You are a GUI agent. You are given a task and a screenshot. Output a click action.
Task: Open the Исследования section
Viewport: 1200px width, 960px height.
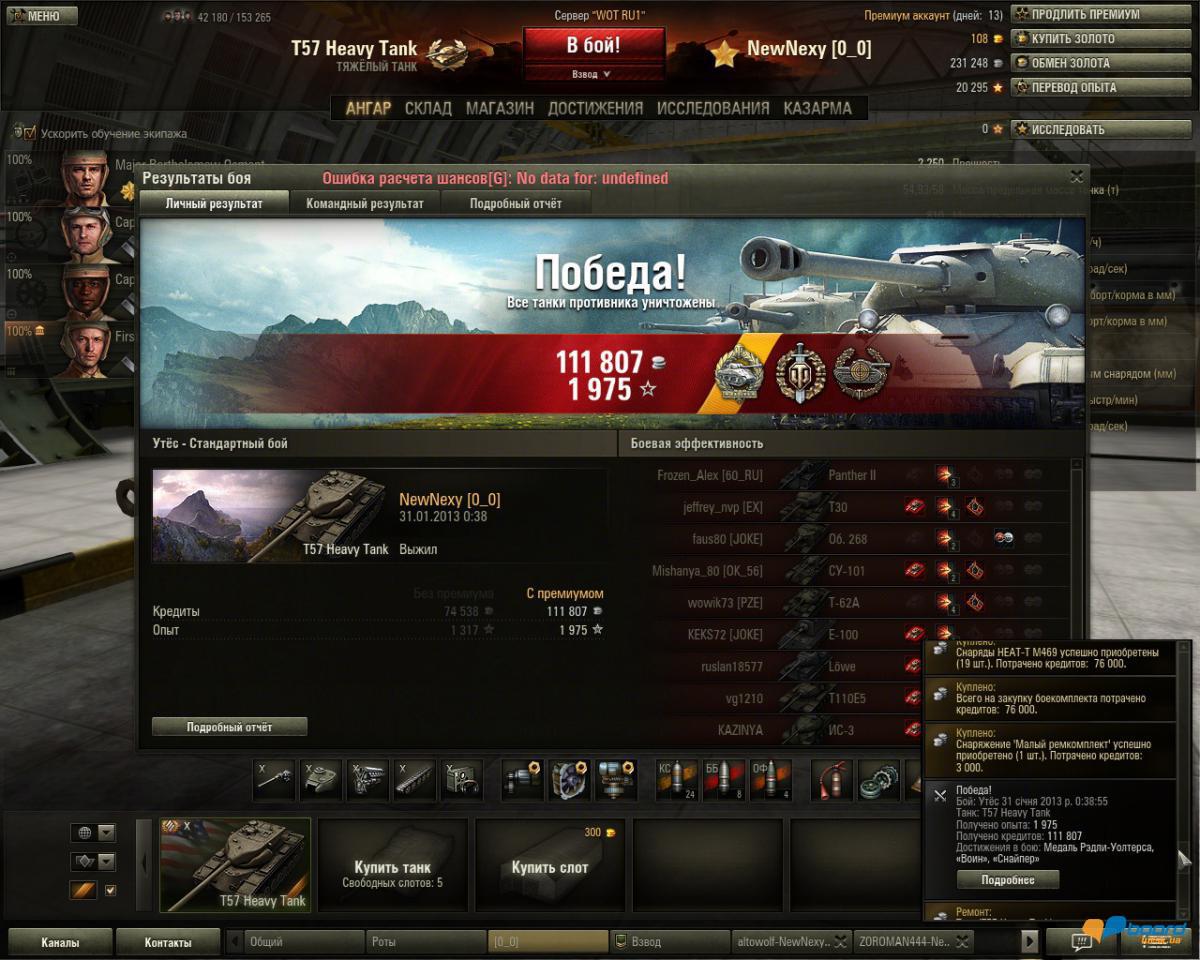tap(713, 108)
